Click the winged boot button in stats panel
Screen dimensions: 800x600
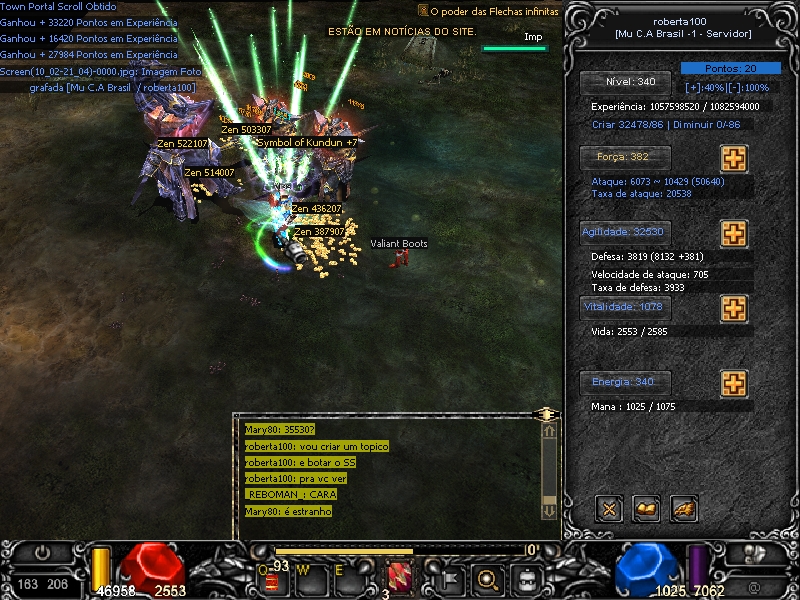684,509
